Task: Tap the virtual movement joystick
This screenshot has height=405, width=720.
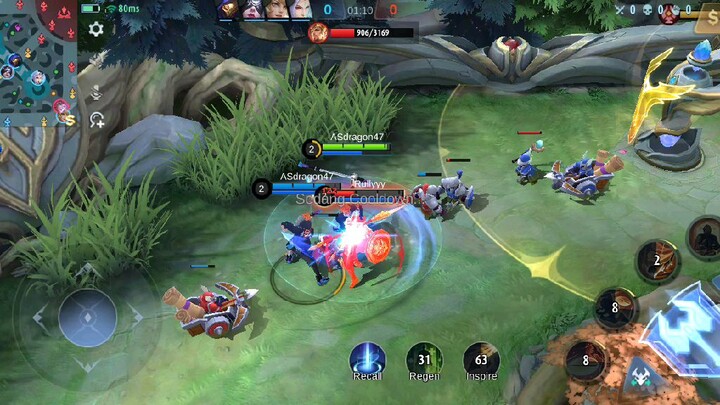Action: pyautogui.click(x=88, y=318)
